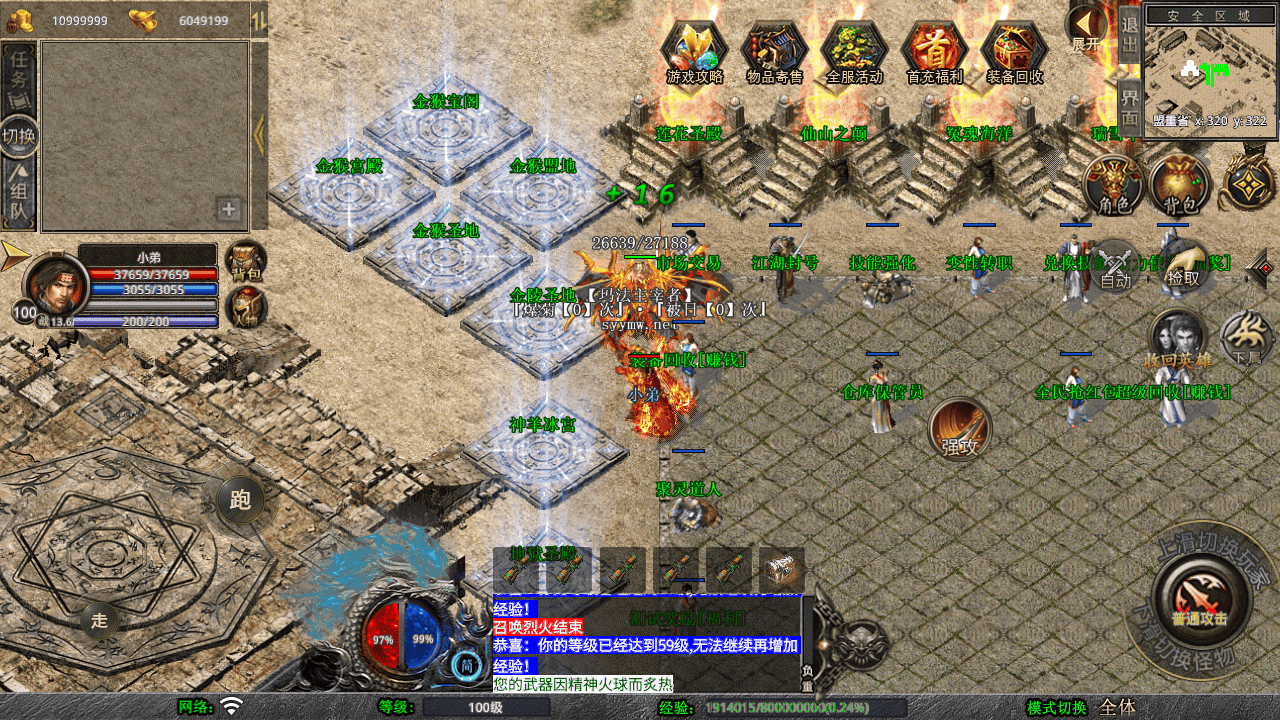The height and width of the screenshot is (720, 1280).
Task: Click the 退出 exit button
Action: (1129, 34)
